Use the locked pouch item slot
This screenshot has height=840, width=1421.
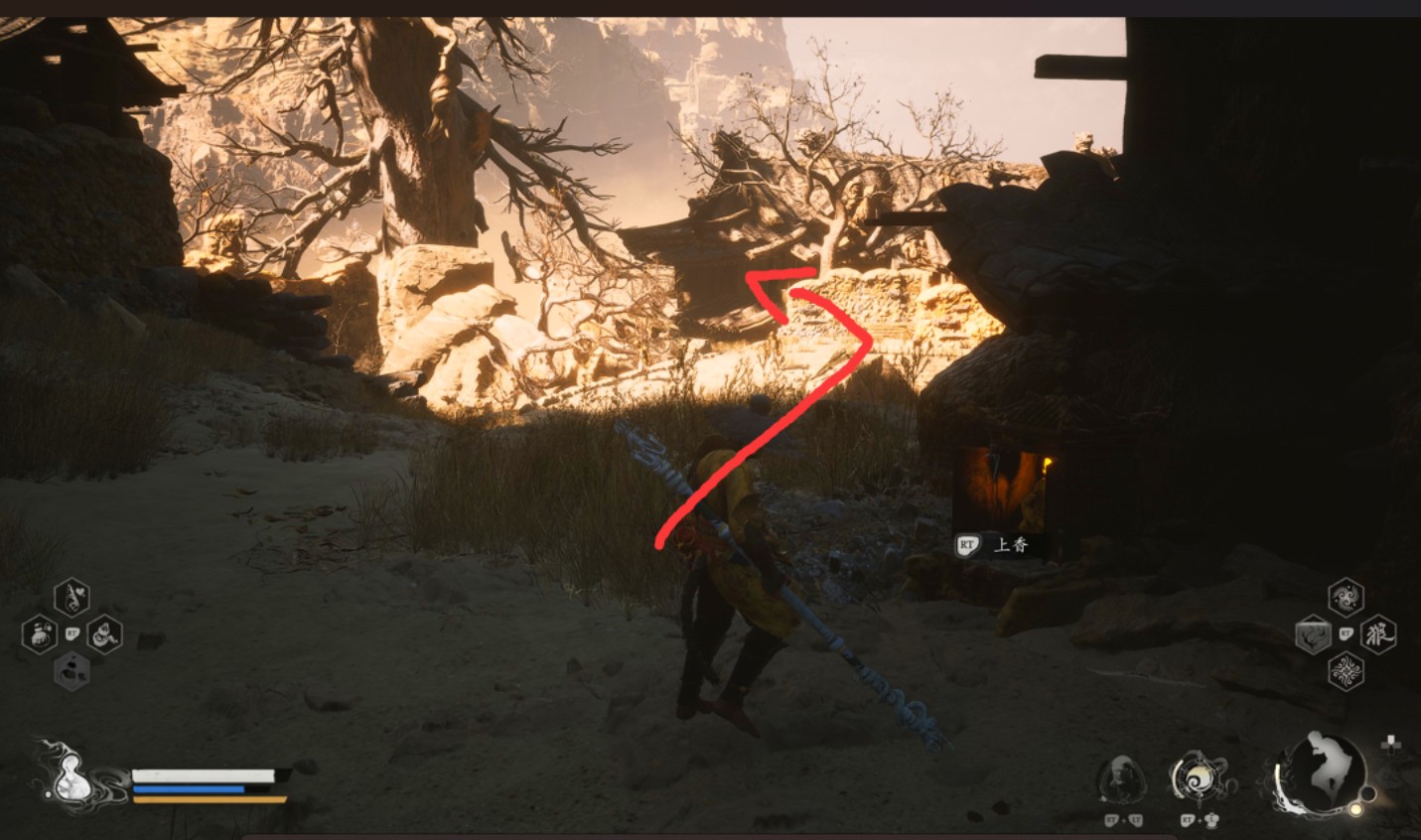pos(41,633)
